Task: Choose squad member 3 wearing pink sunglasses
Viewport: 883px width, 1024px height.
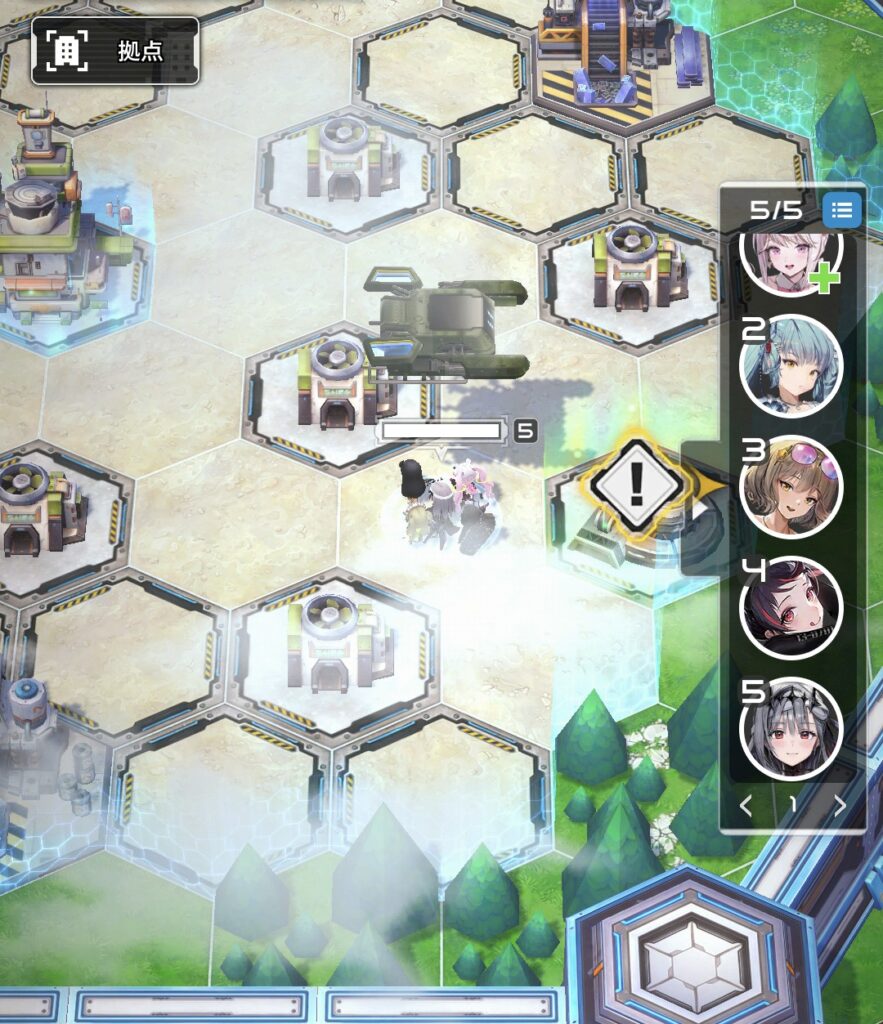Action: [x=791, y=488]
